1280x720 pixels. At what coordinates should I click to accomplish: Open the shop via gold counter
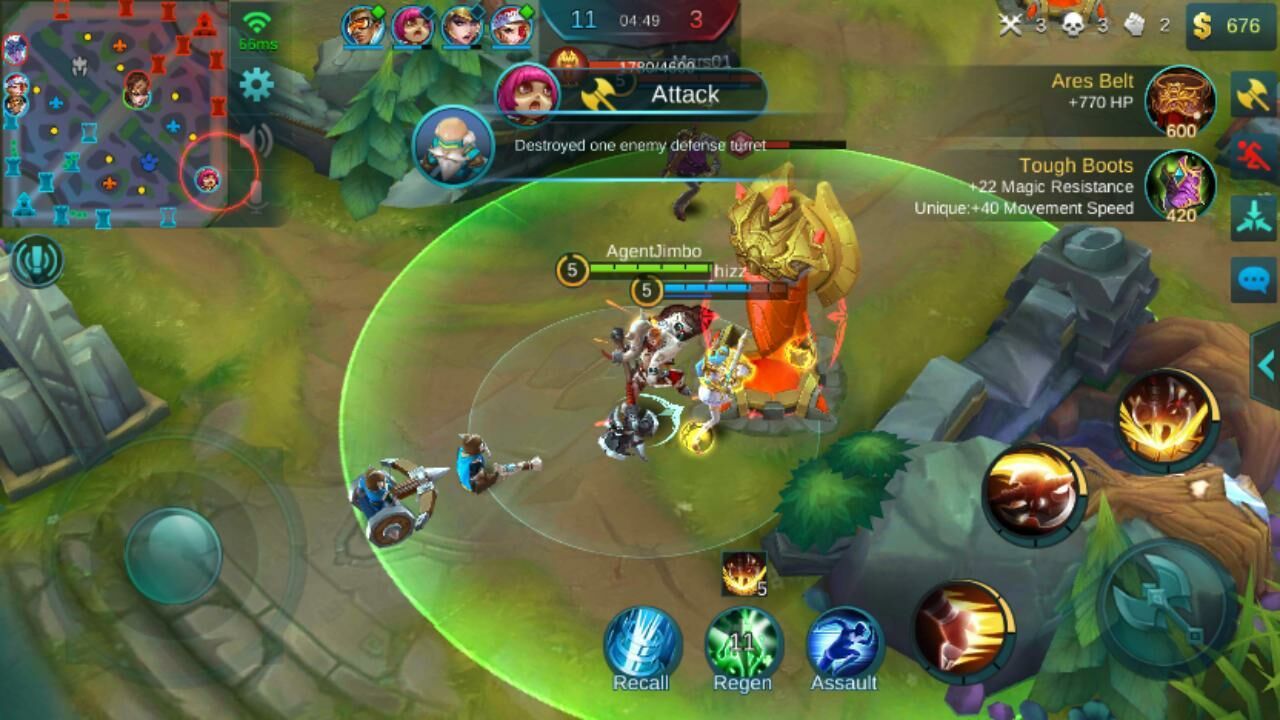[x=1231, y=25]
